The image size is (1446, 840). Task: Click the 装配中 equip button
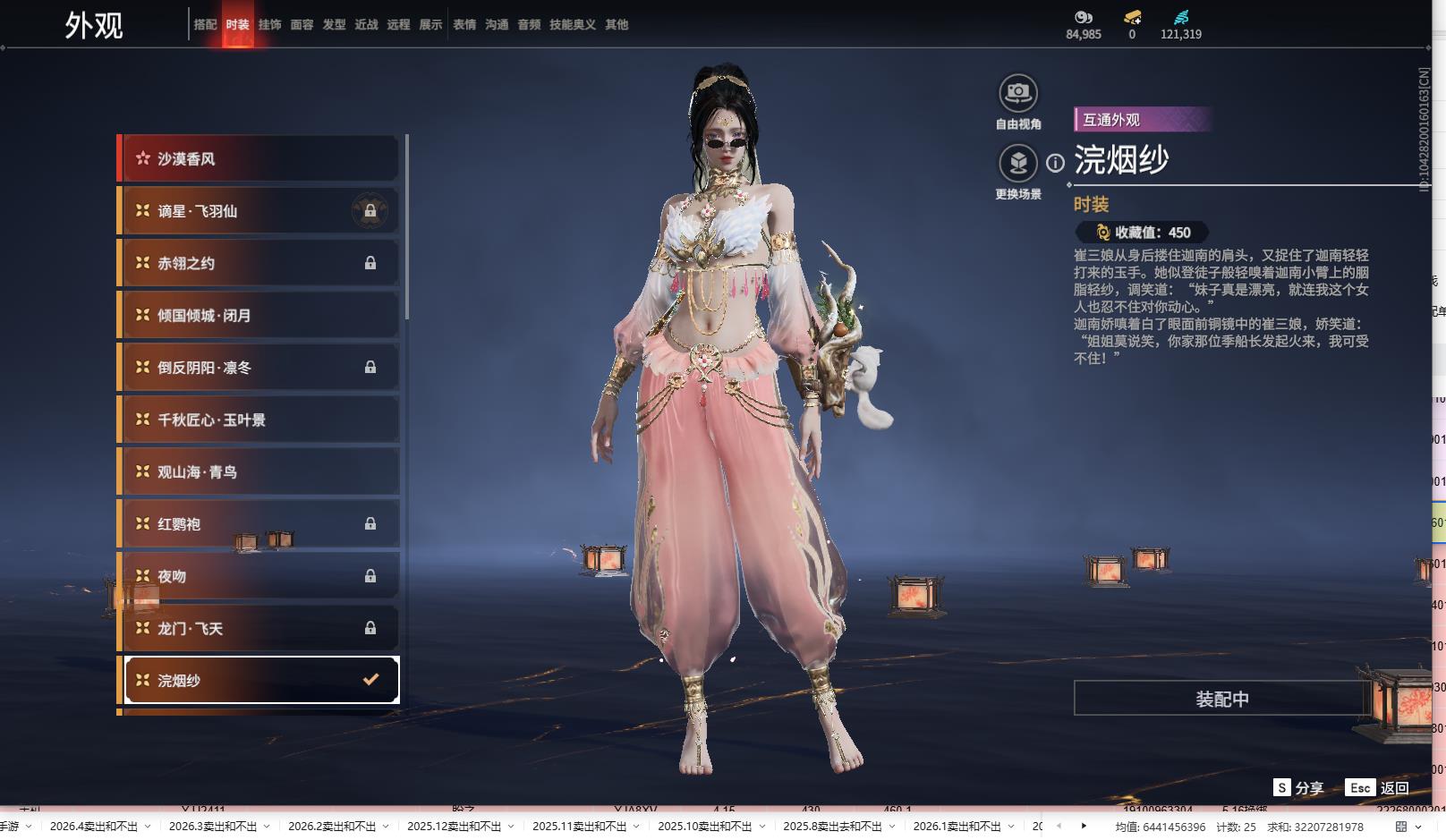[1221, 699]
